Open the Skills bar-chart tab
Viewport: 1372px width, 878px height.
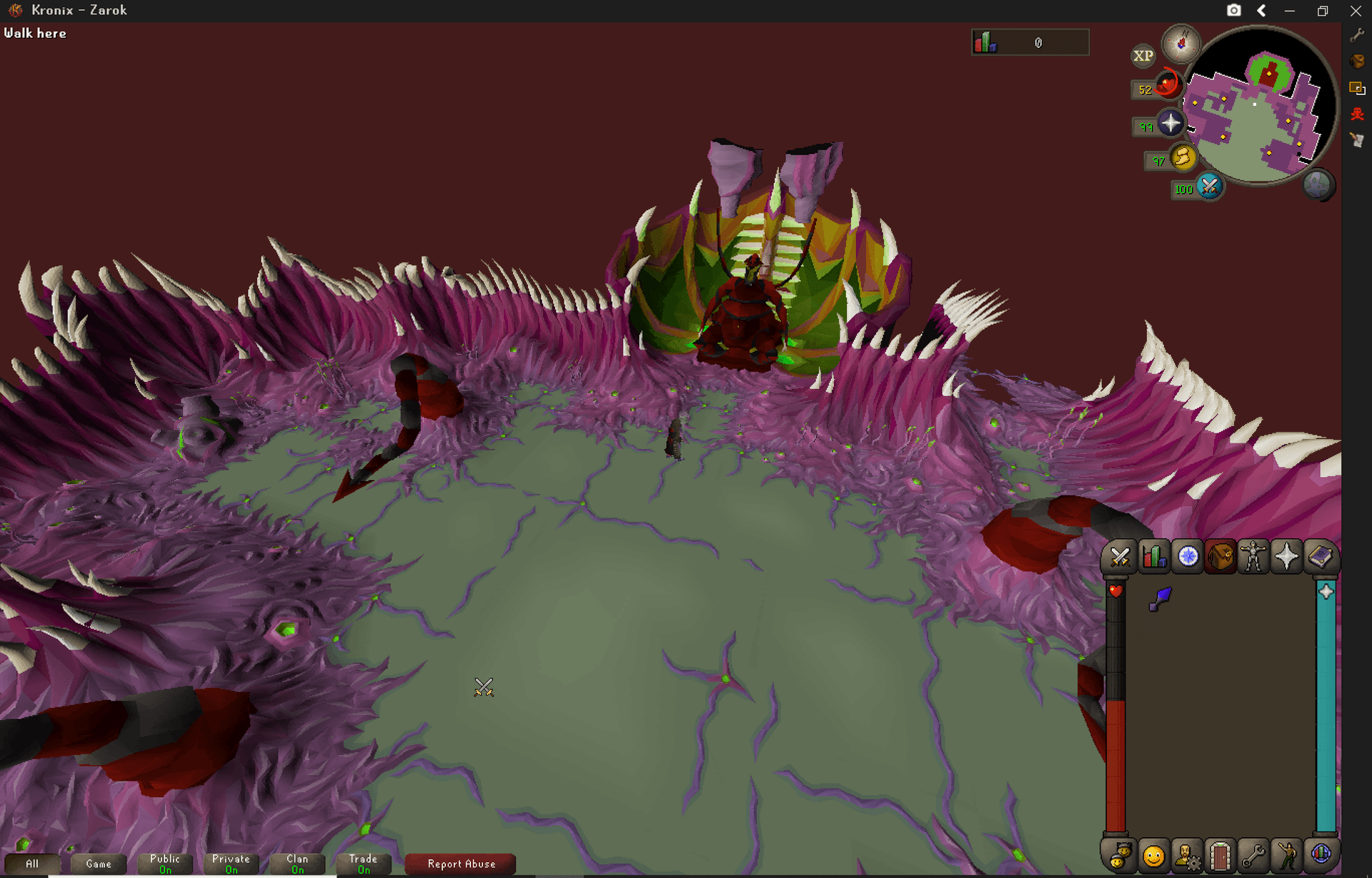tap(1153, 558)
